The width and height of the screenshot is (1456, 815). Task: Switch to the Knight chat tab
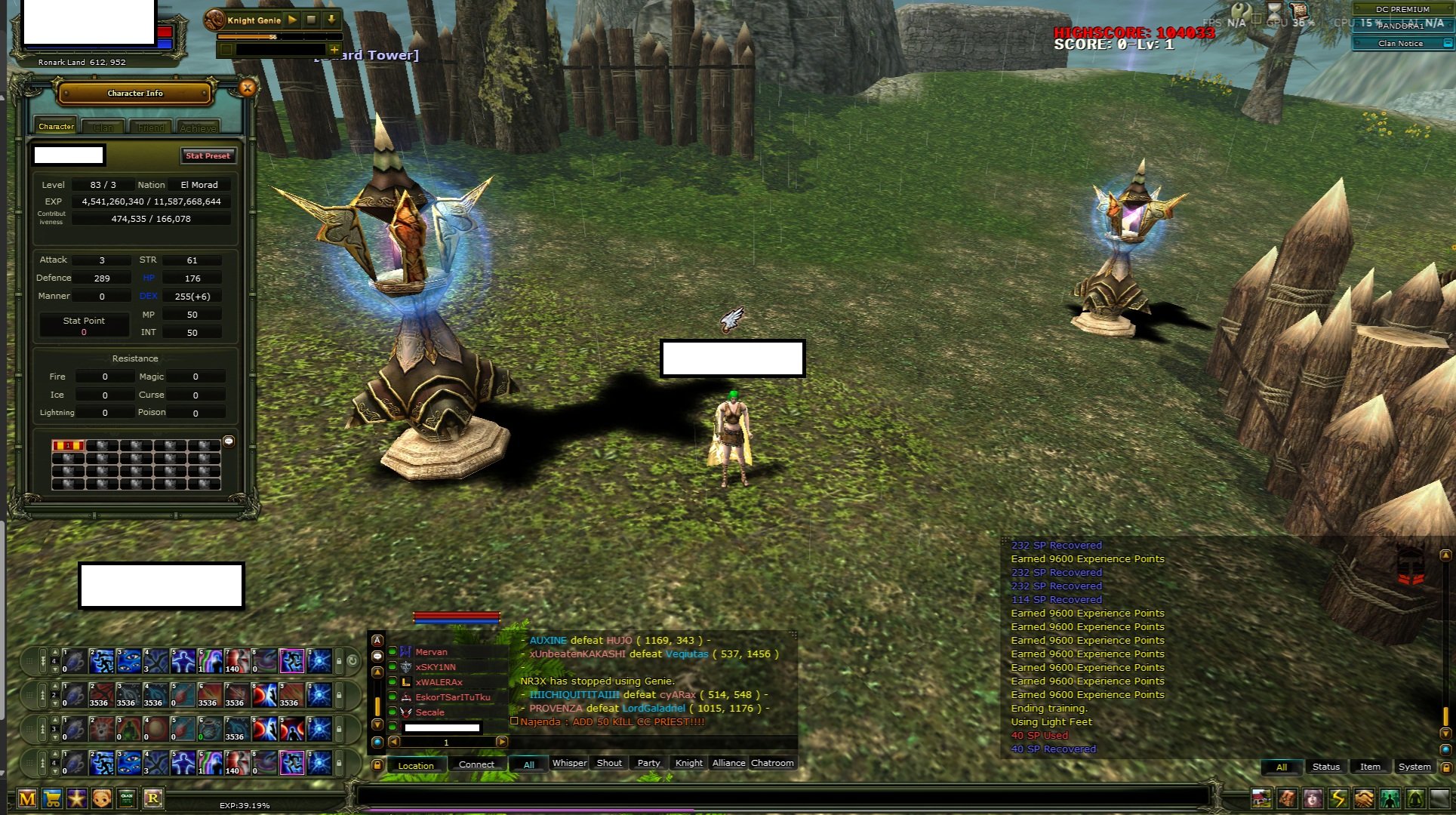pyautogui.click(x=688, y=763)
